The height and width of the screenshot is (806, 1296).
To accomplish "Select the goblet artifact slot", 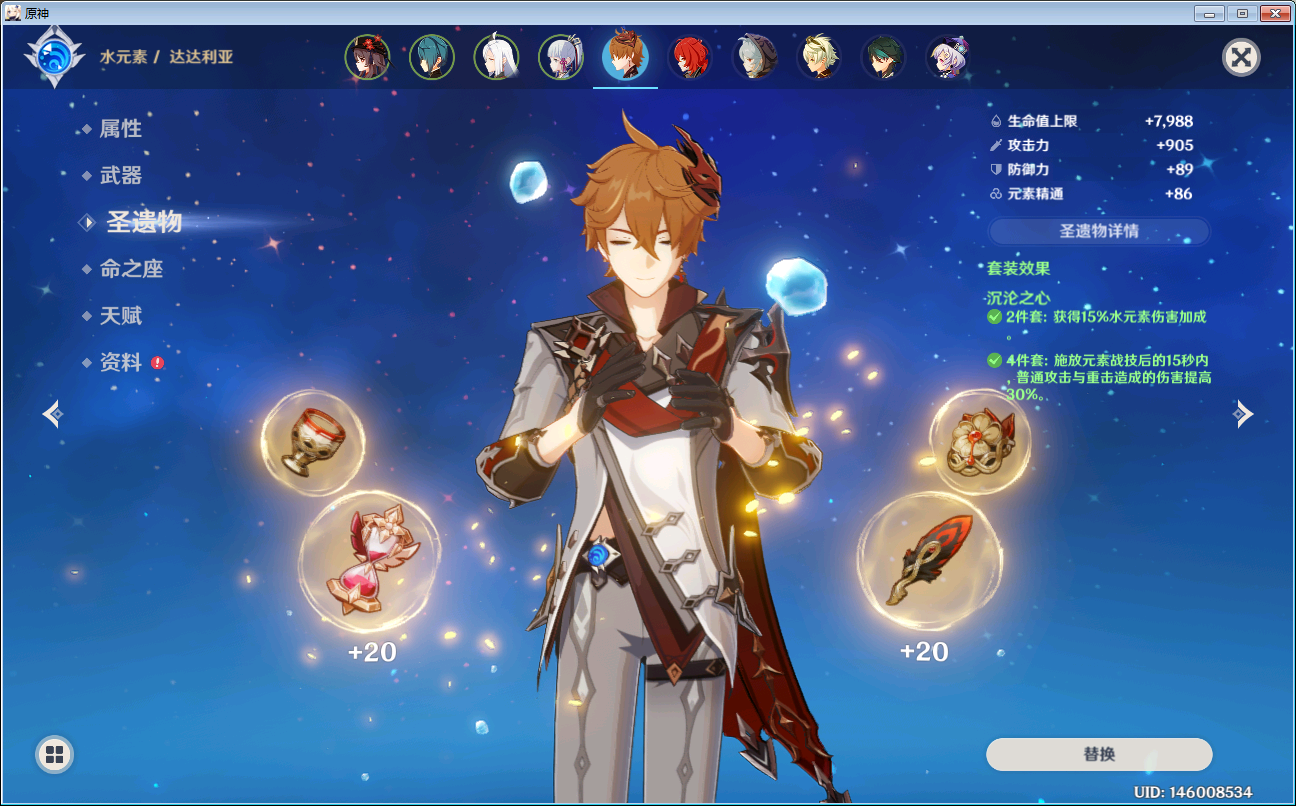I will pyautogui.click(x=312, y=442).
